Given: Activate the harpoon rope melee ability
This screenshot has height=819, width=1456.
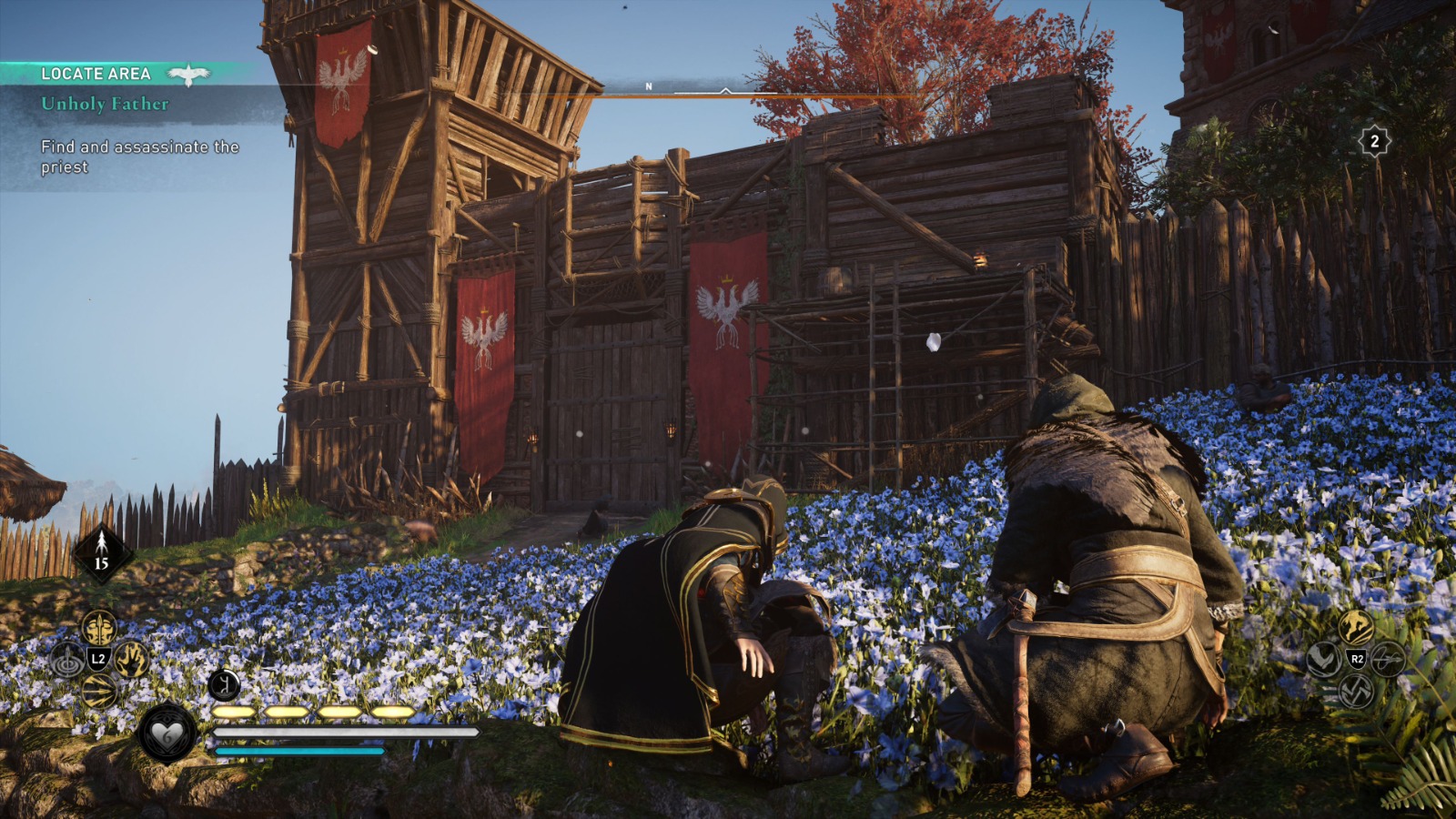Looking at the screenshot, I should point(1388,659).
